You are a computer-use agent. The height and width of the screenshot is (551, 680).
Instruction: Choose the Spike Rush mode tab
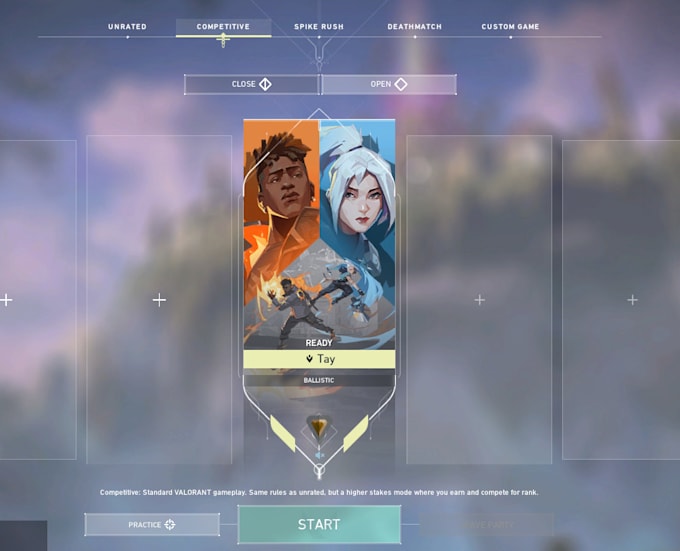point(320,27)
